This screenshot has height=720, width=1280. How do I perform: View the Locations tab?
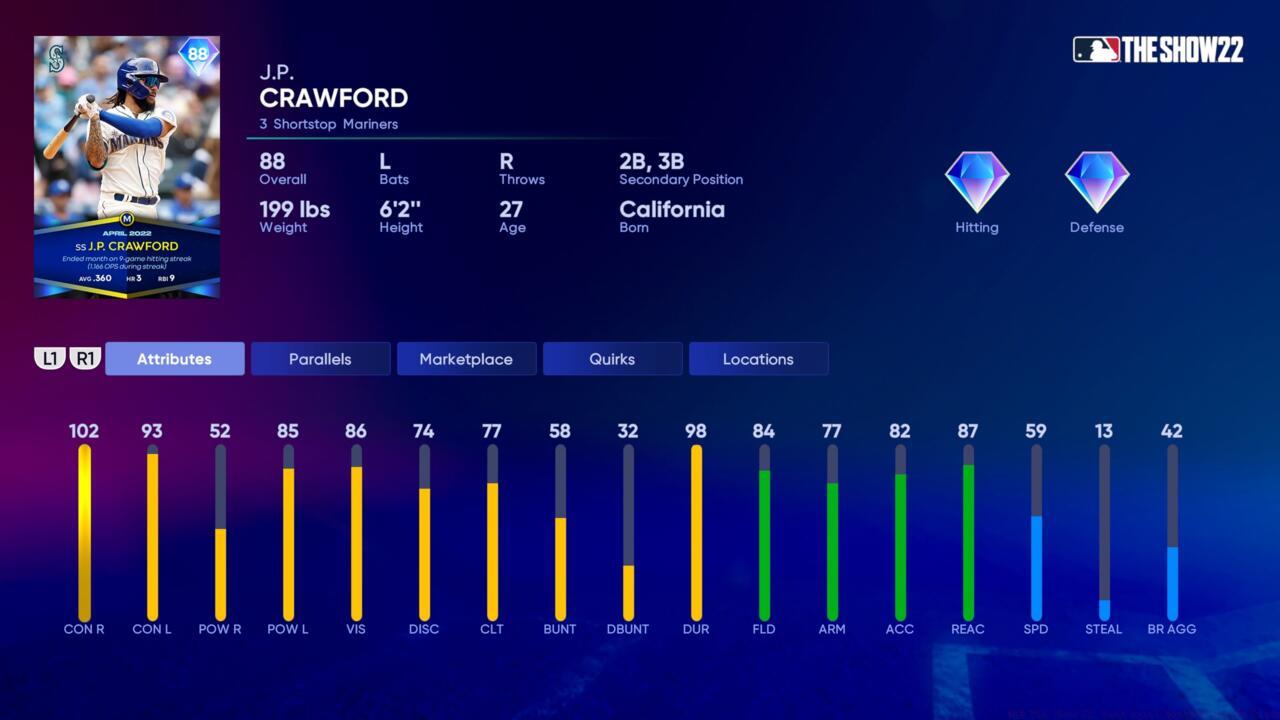tap(758, 358)
